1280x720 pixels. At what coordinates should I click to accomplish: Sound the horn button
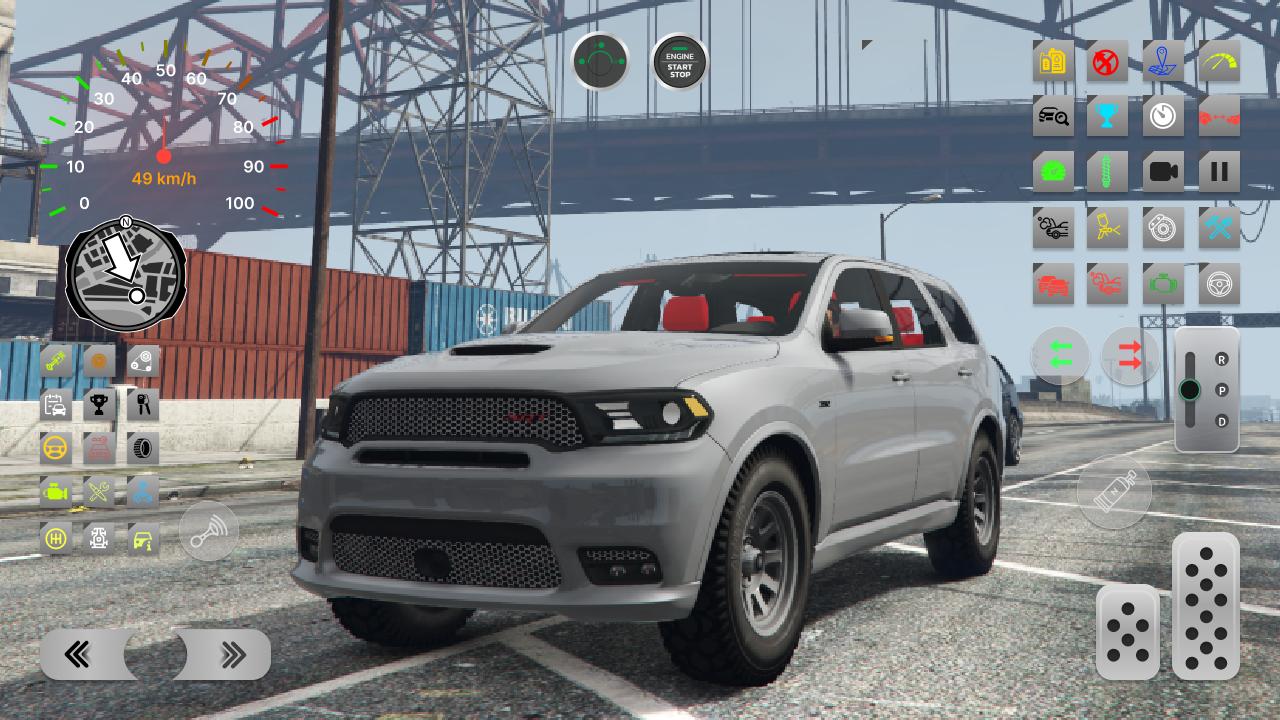click(209, 530)
